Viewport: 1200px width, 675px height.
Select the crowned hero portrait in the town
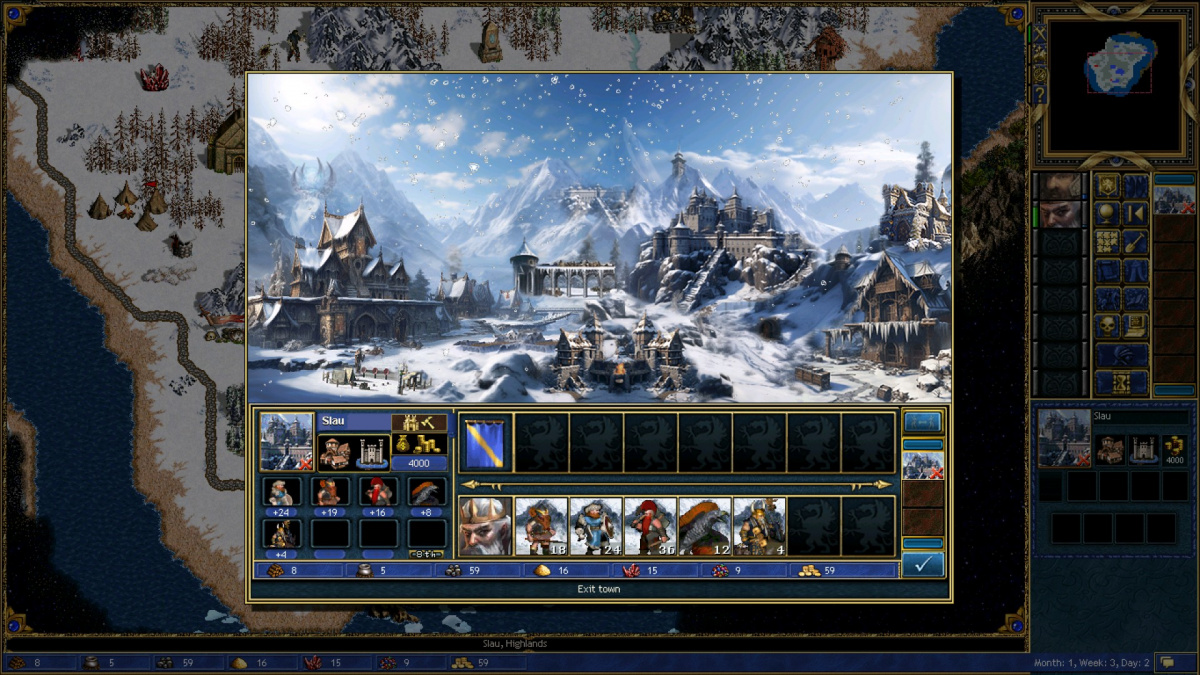click(485, 526)
